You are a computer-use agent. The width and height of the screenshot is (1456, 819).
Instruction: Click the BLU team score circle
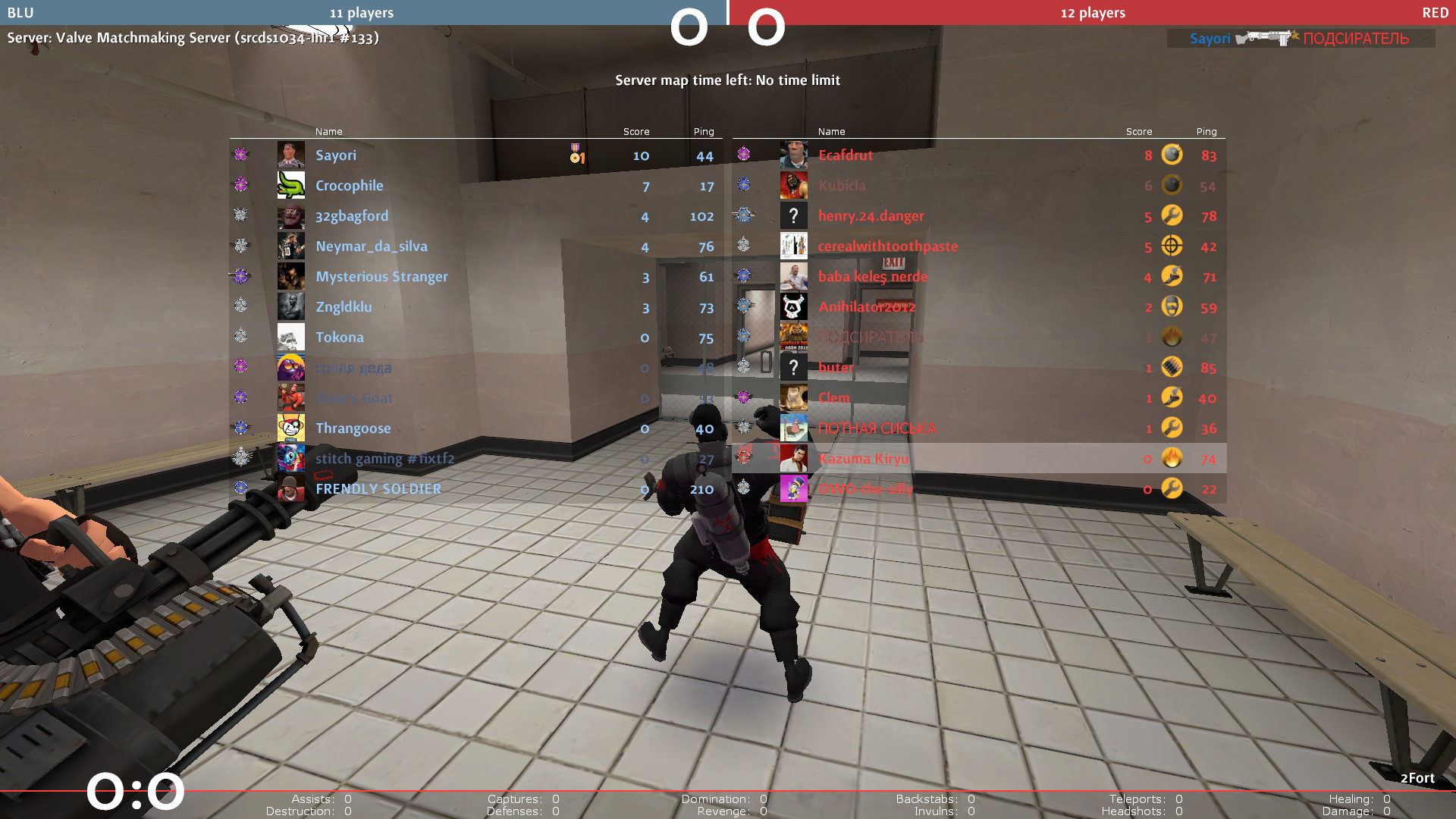pyautogui.click(x=689, y=27)
